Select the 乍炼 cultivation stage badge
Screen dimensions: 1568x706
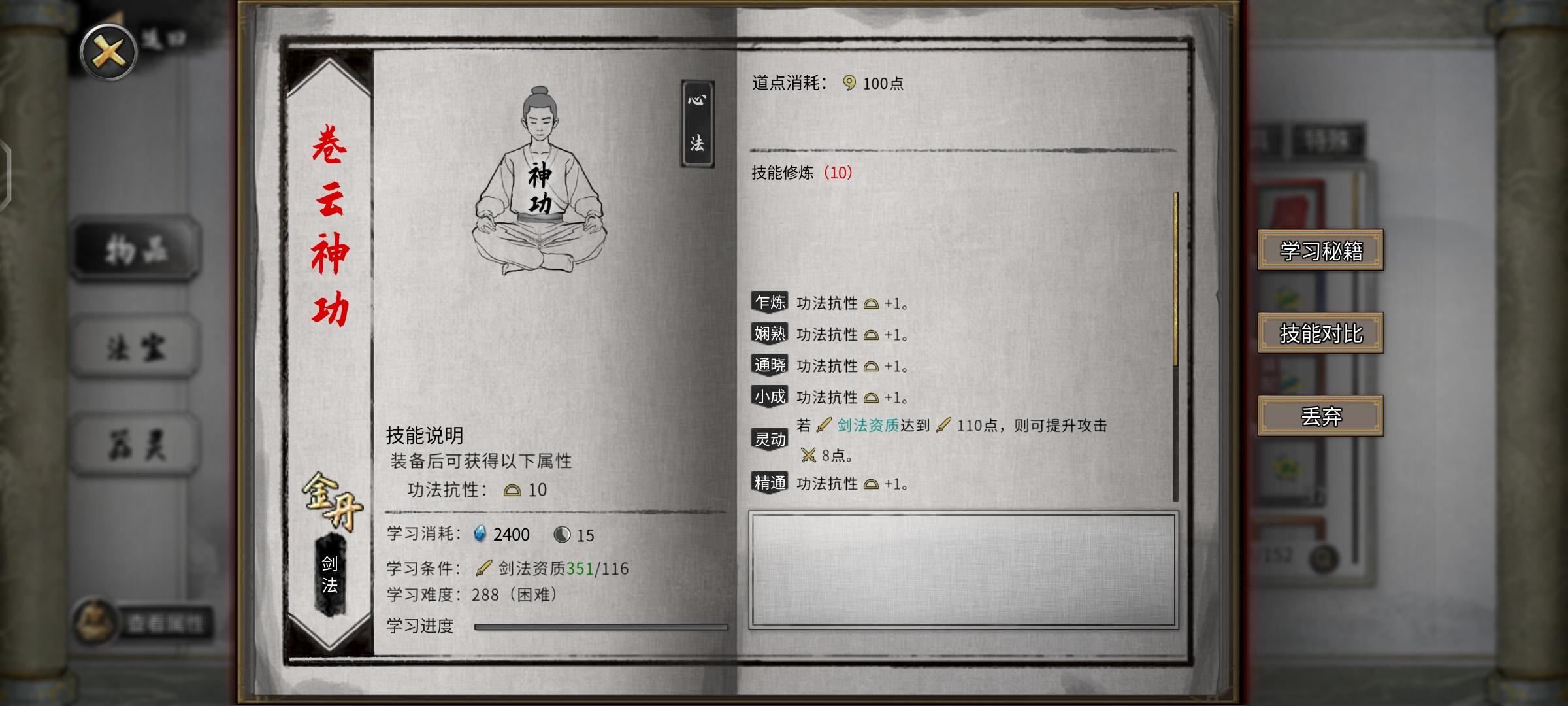[x=770, y=303]
